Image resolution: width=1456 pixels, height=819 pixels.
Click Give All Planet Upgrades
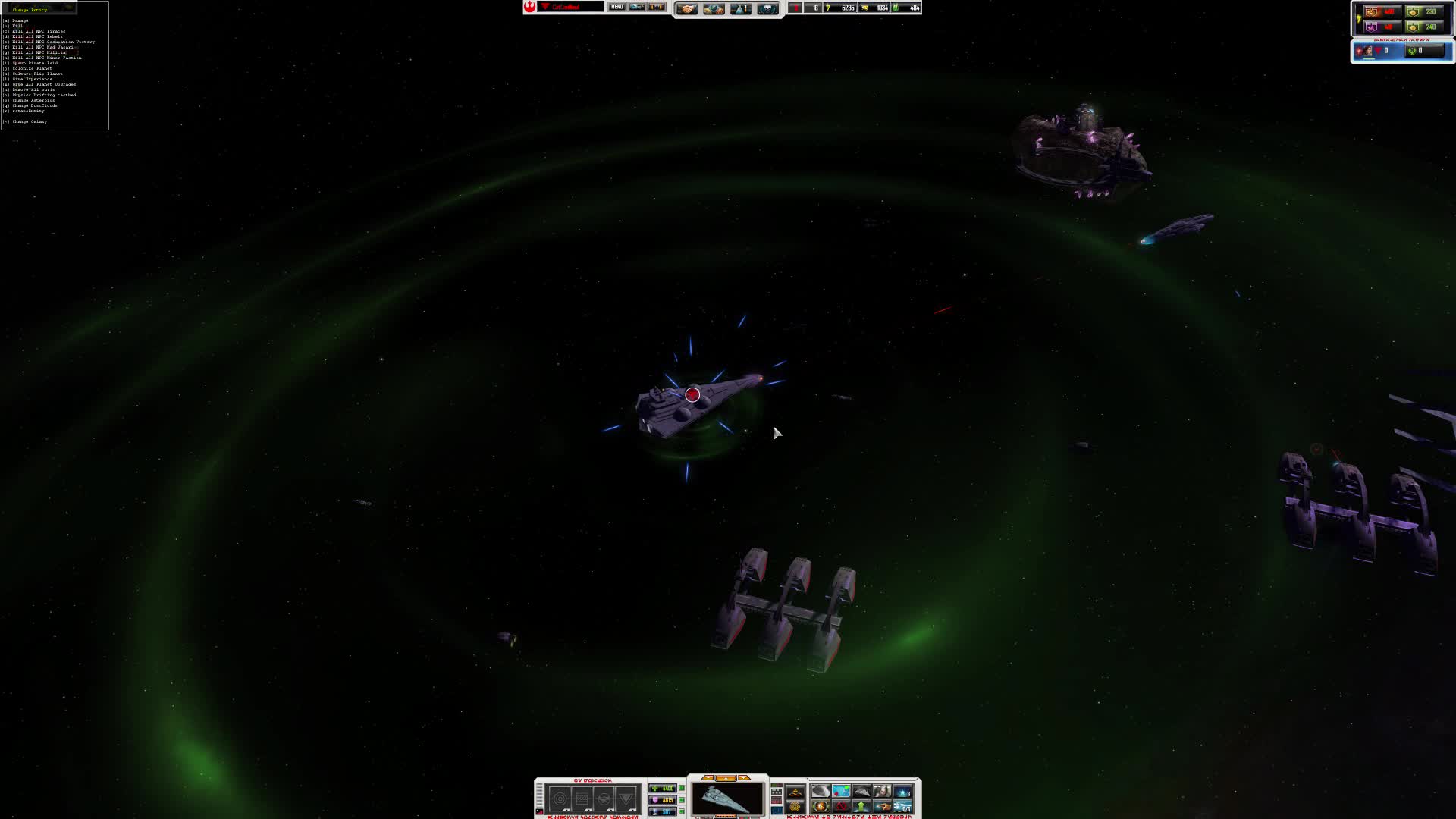coord(43,84)
